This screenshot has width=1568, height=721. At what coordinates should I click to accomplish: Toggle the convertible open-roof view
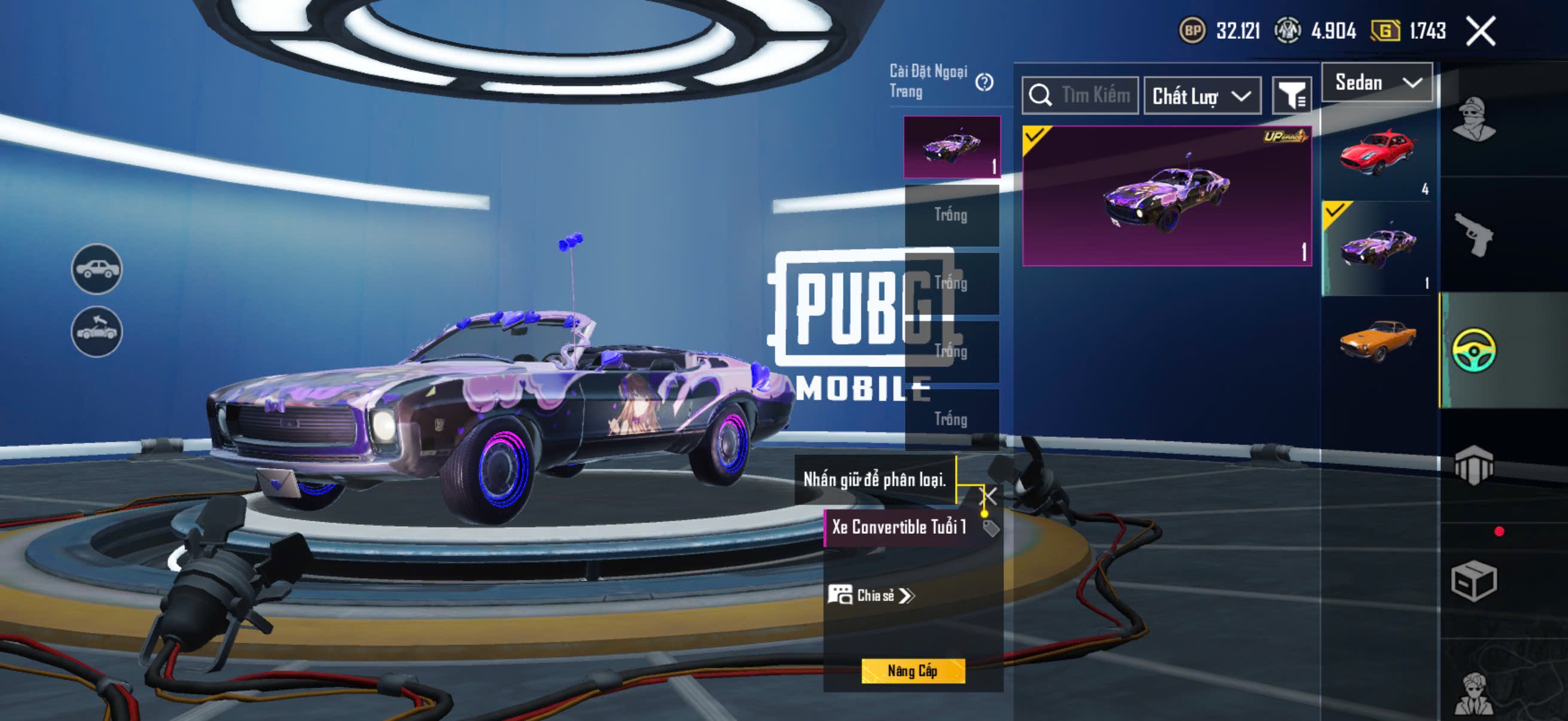coord(97,332)
